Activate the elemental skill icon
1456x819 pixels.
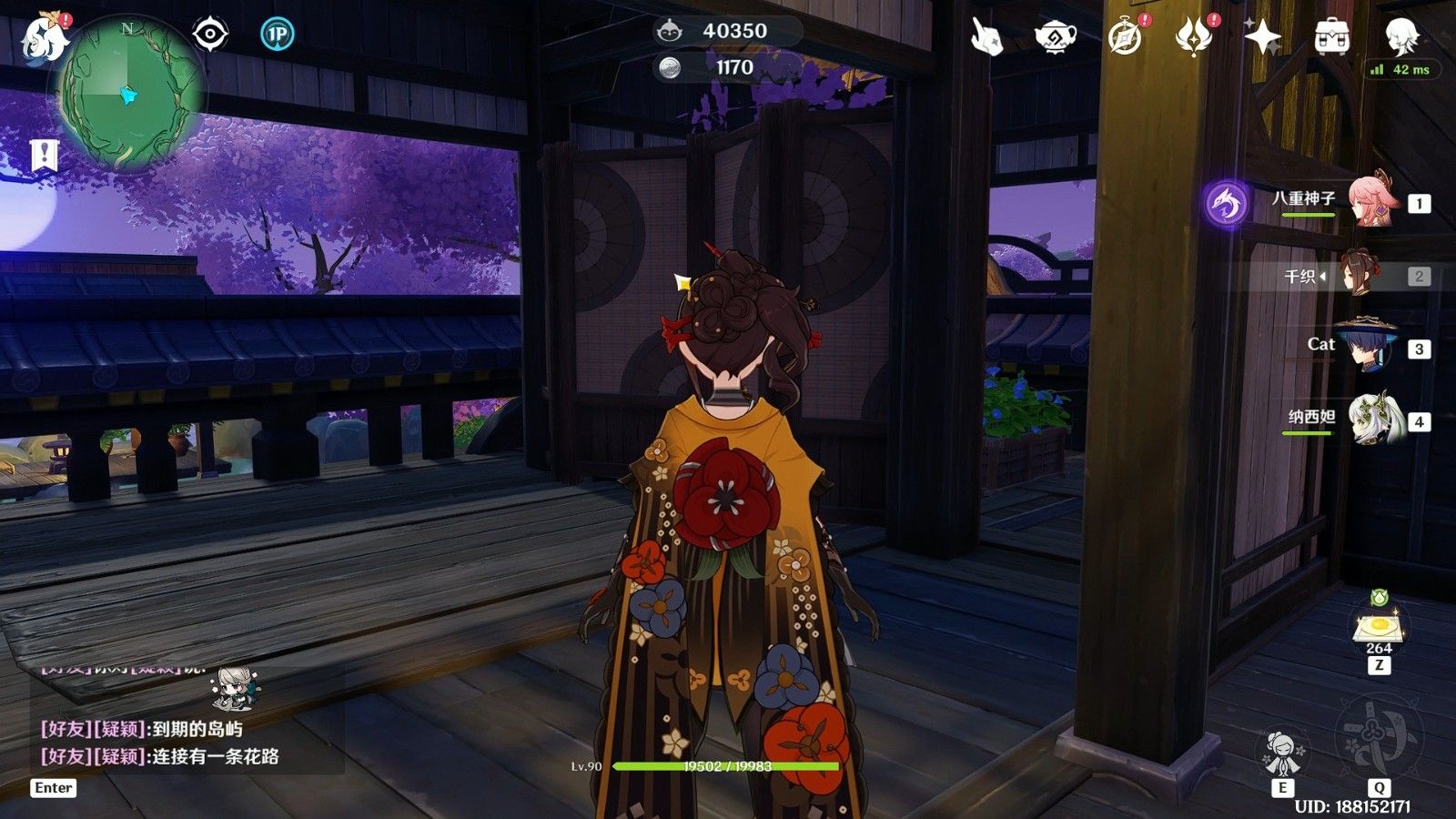pos(1282,752)
